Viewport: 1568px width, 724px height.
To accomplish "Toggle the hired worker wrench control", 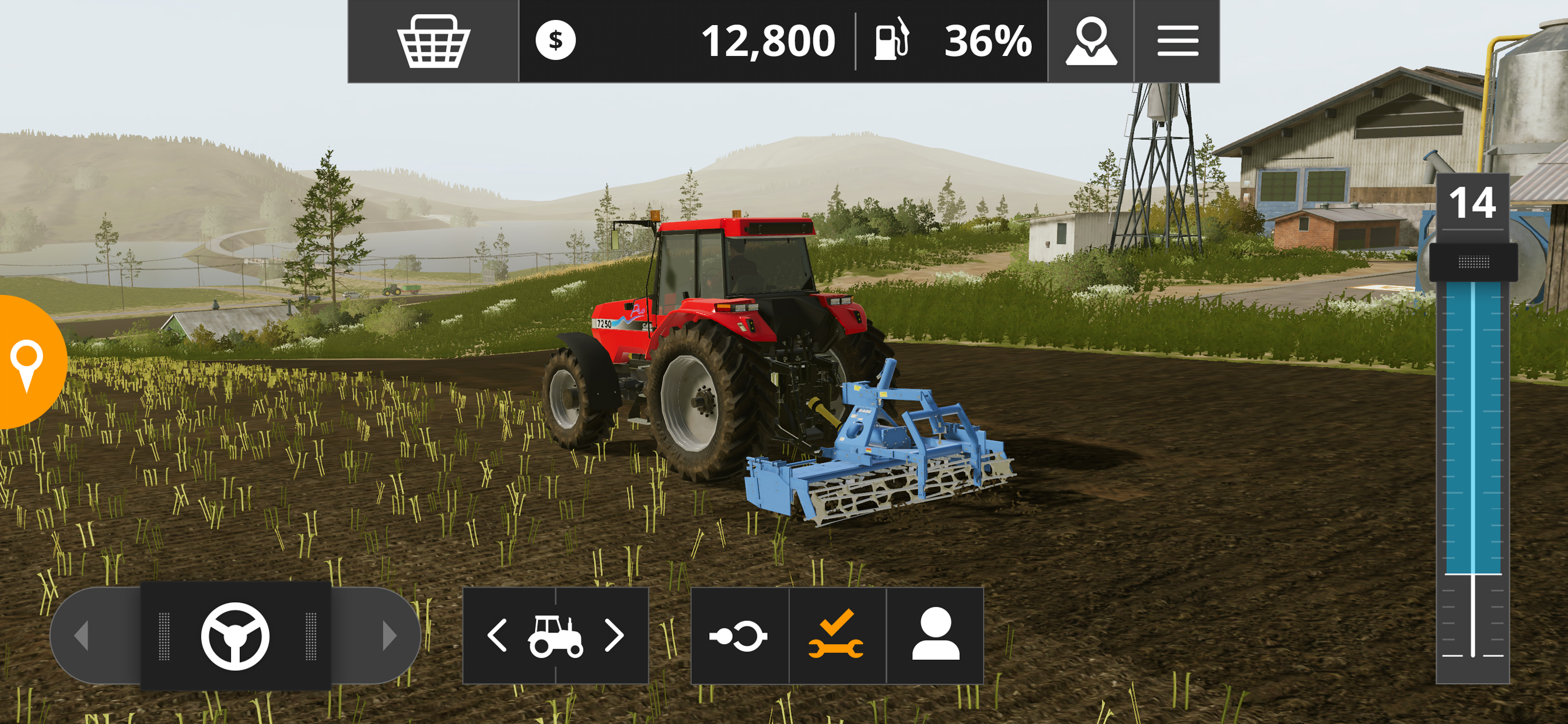I will tap(837, 635).
